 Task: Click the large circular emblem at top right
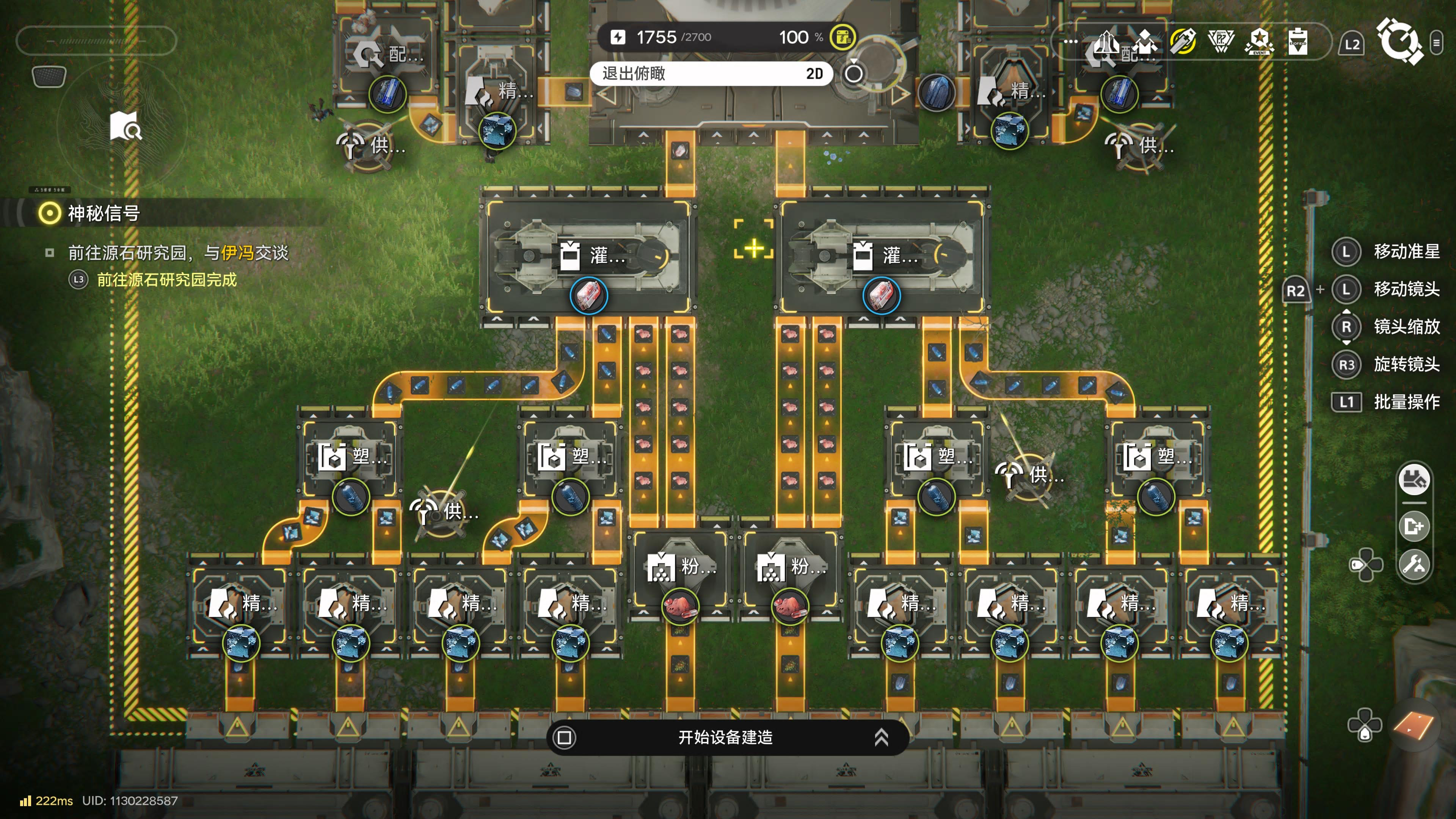tap(1399, 41)
